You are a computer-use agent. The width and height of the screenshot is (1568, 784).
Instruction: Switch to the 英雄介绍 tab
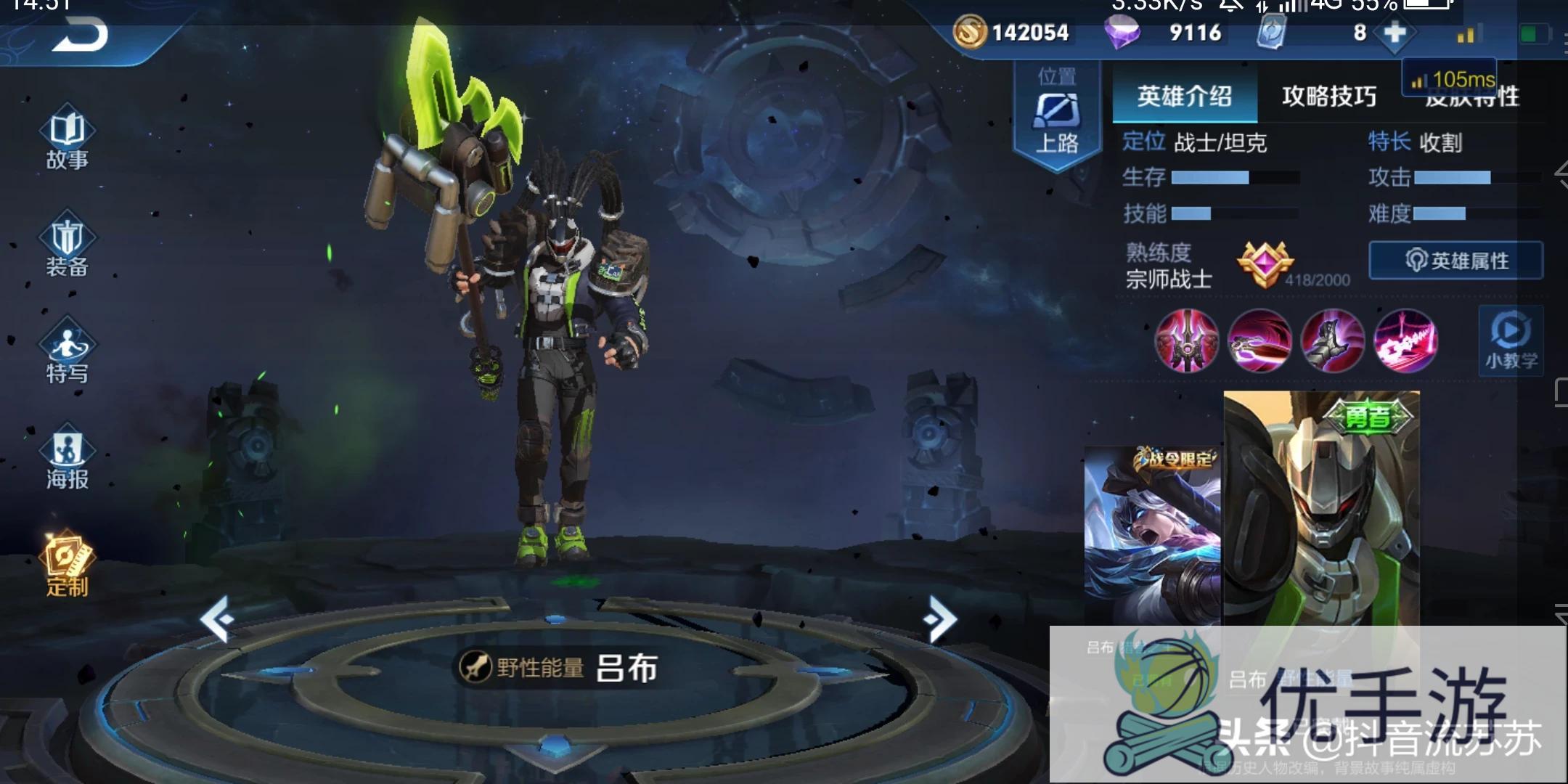pyautogui.click(x=1184, y=96)
